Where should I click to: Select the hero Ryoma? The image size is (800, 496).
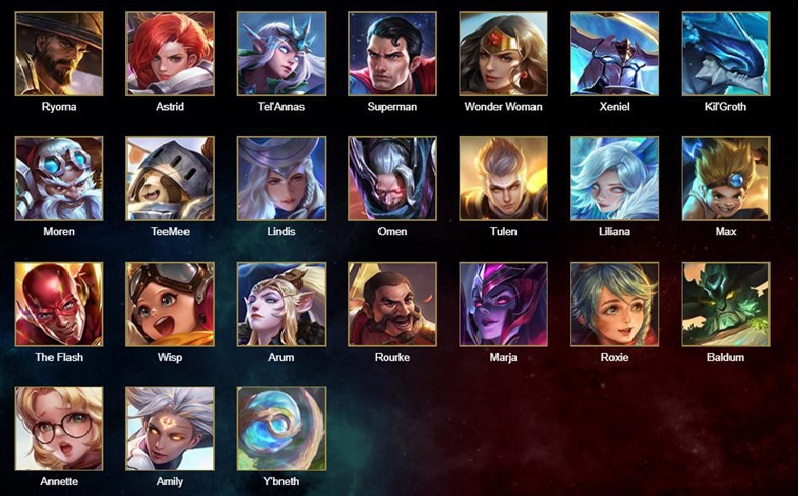[x=59, y=54]
